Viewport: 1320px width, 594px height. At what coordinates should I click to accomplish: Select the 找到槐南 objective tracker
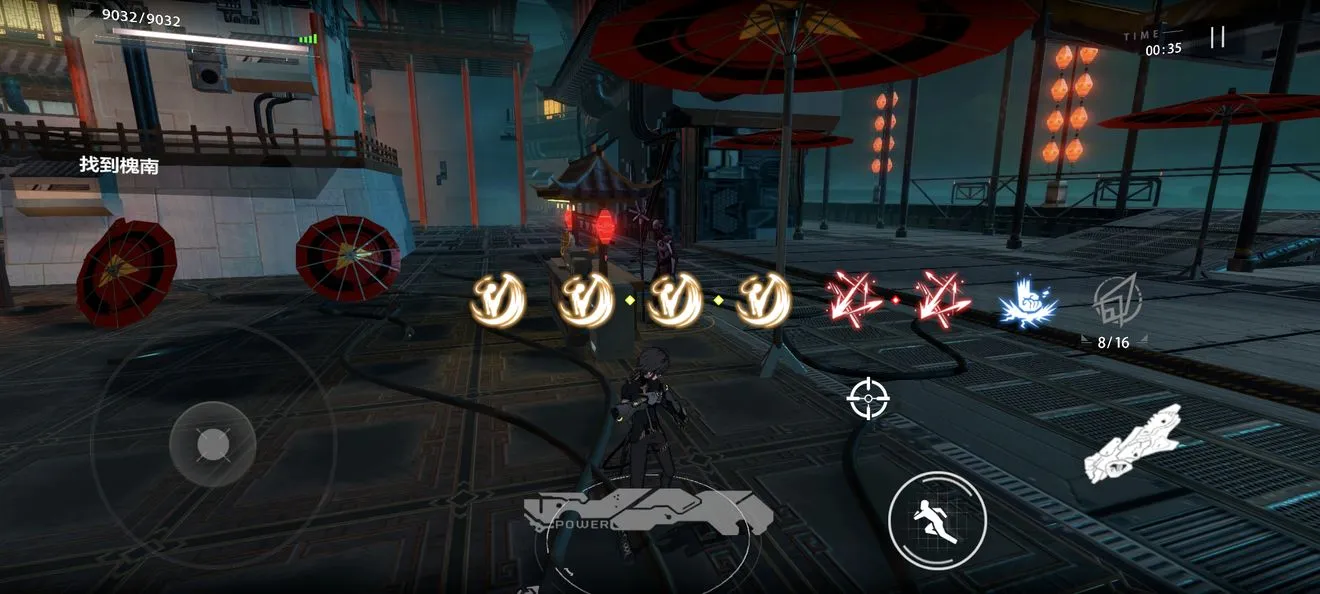coord(119,165)
